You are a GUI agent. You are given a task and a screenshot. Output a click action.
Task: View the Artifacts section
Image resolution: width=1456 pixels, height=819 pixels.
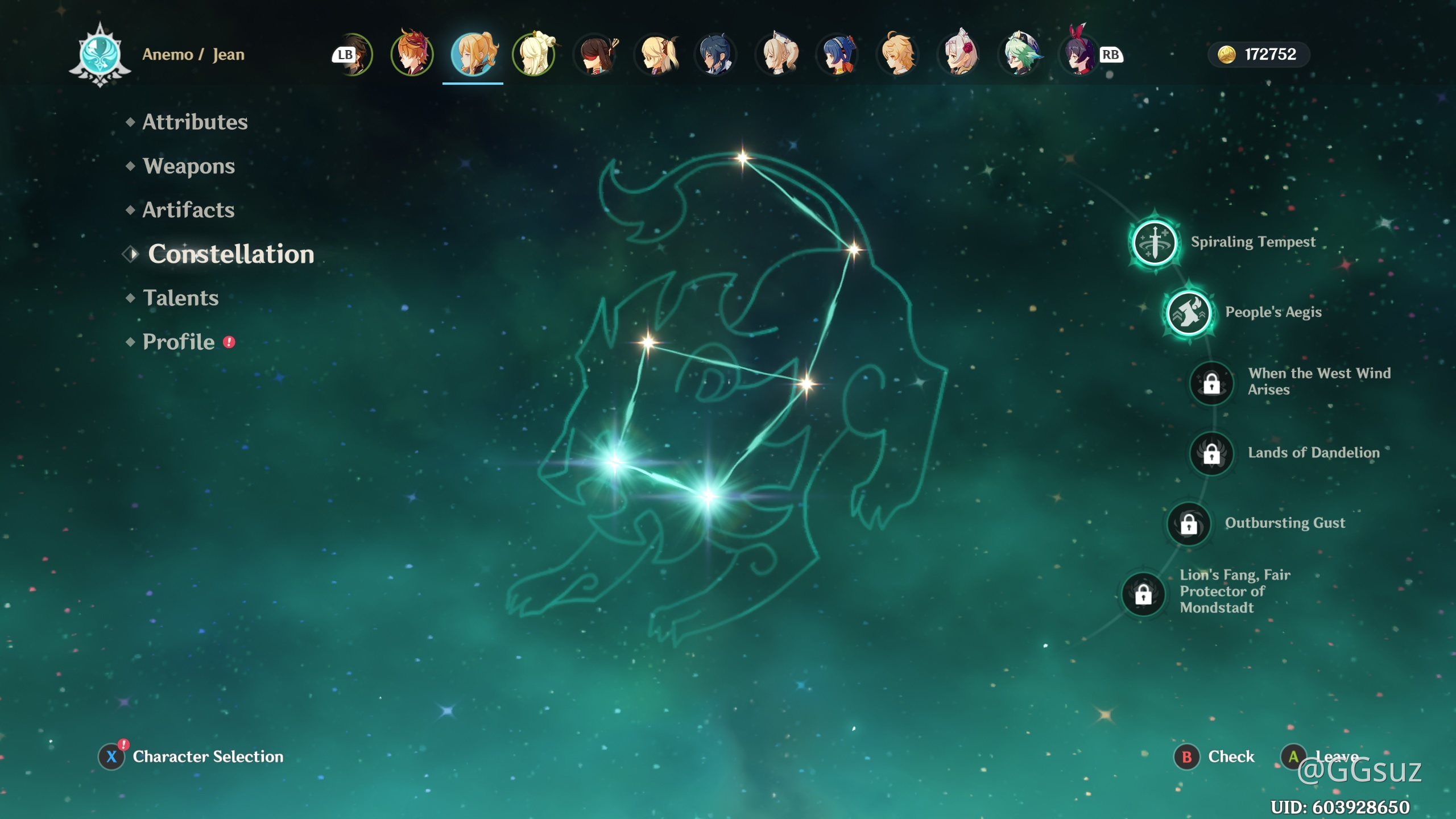pos(188,210)
